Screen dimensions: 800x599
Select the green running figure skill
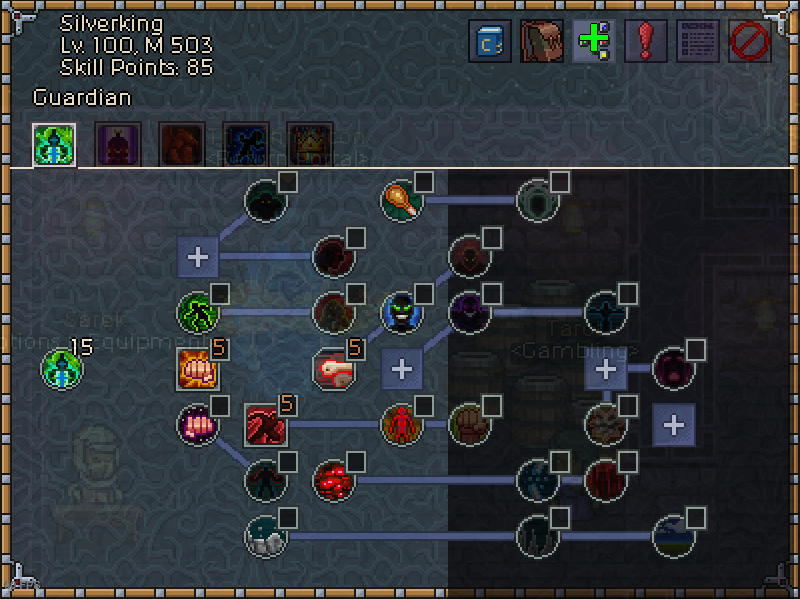coord(197,313)
